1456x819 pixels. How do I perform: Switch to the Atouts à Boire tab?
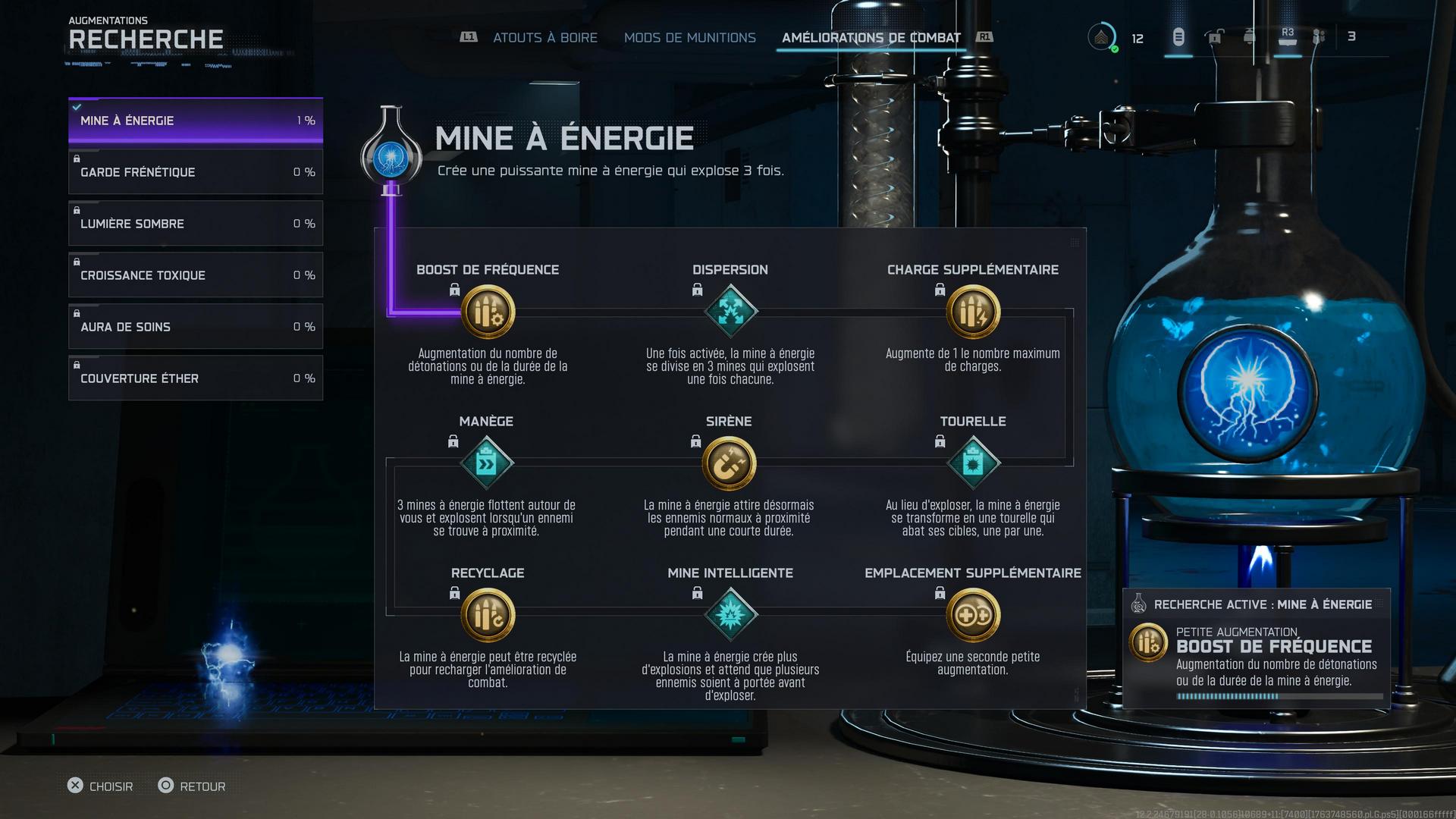click(x=544, y=38)
